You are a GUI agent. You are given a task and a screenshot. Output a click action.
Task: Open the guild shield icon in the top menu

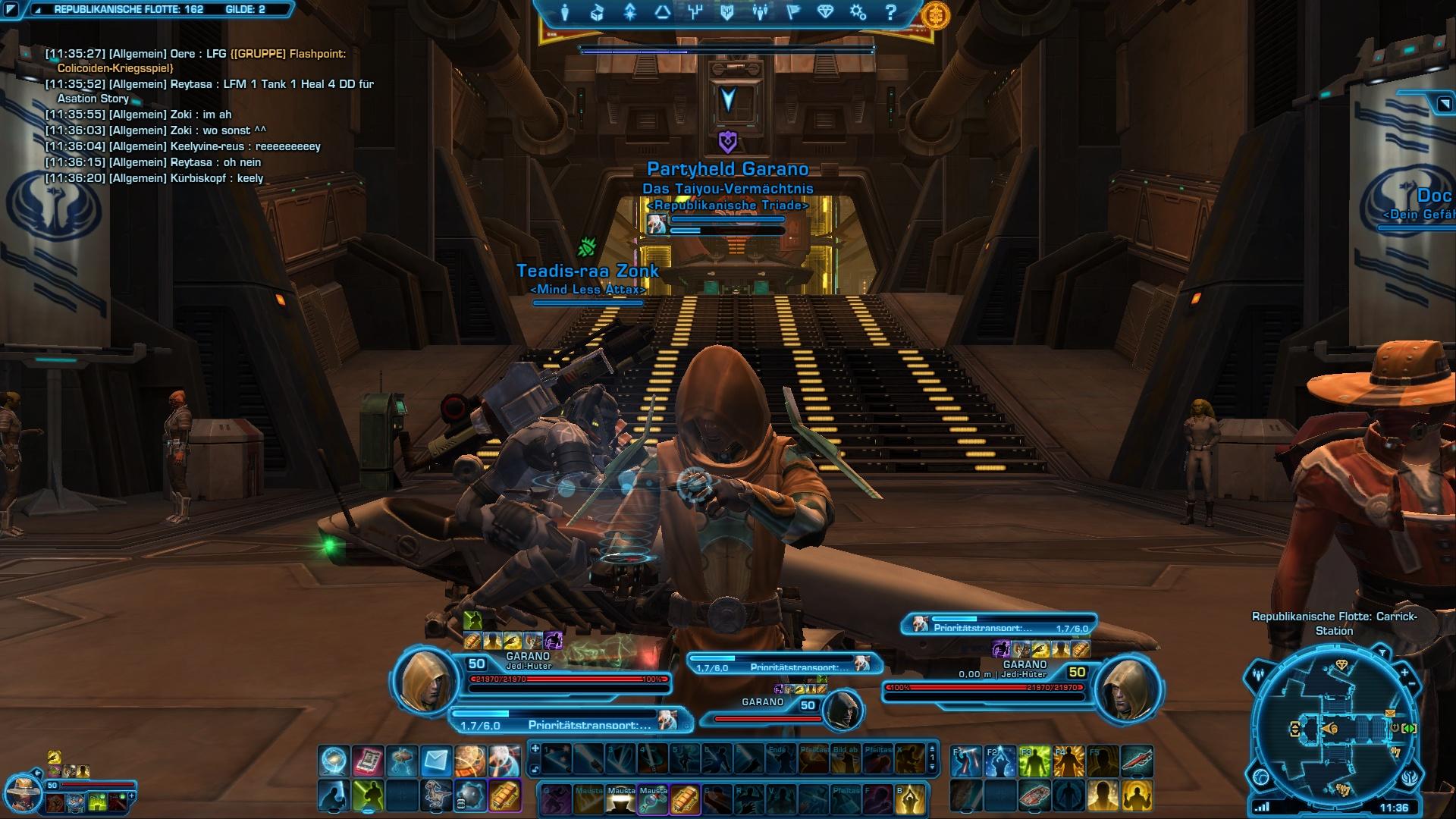(727, 13)
